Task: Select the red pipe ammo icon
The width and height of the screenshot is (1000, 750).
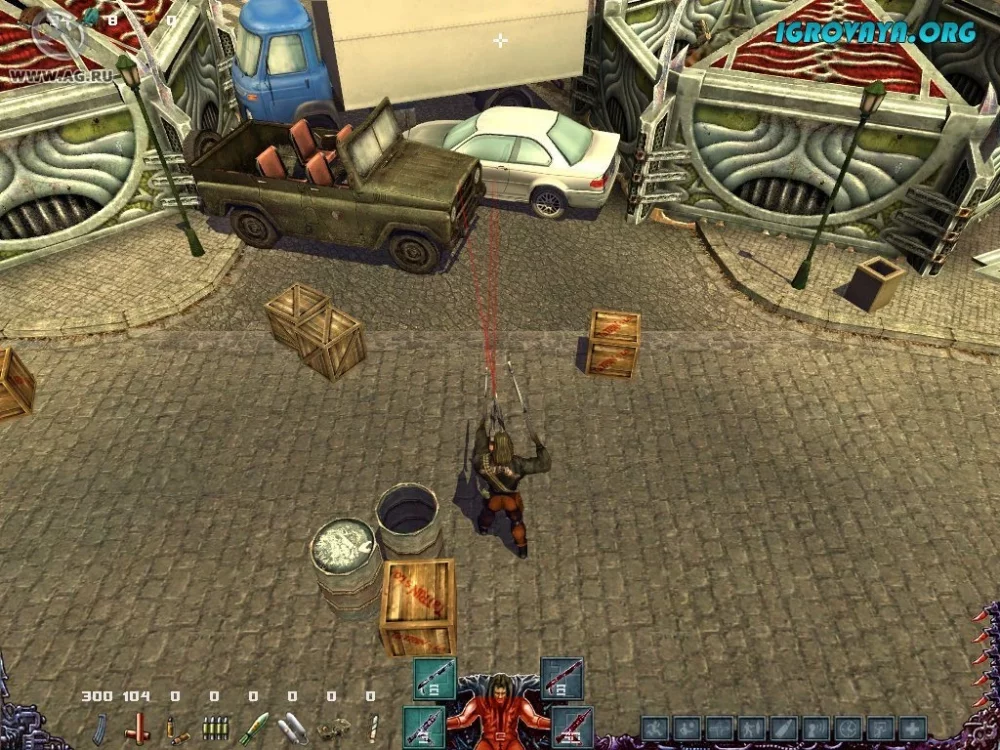Action: pos(137,727)
